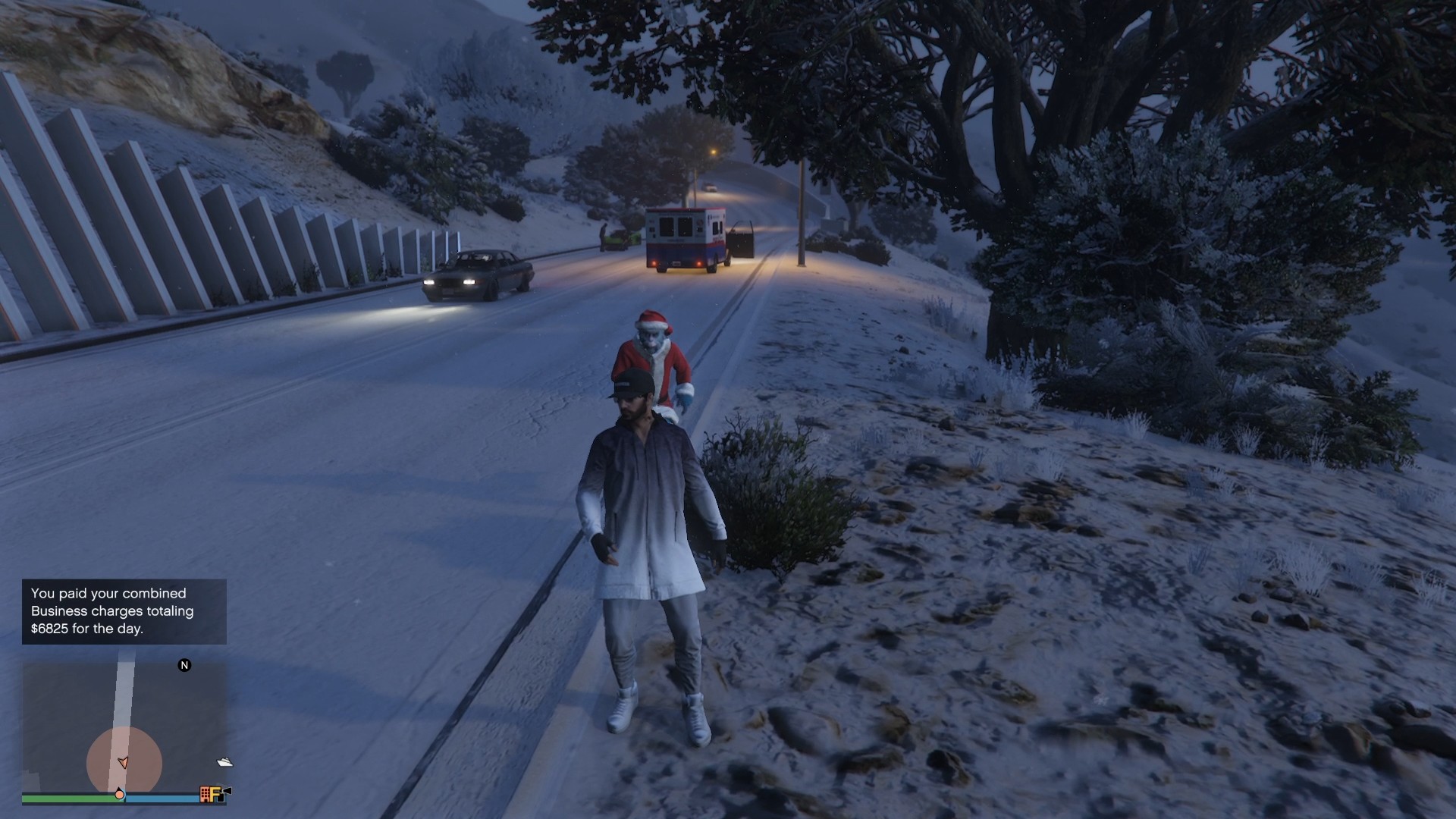The image size is (1456, 819).
Task: Collapse the road route highlight on minimap
Action: coord(125,698)
